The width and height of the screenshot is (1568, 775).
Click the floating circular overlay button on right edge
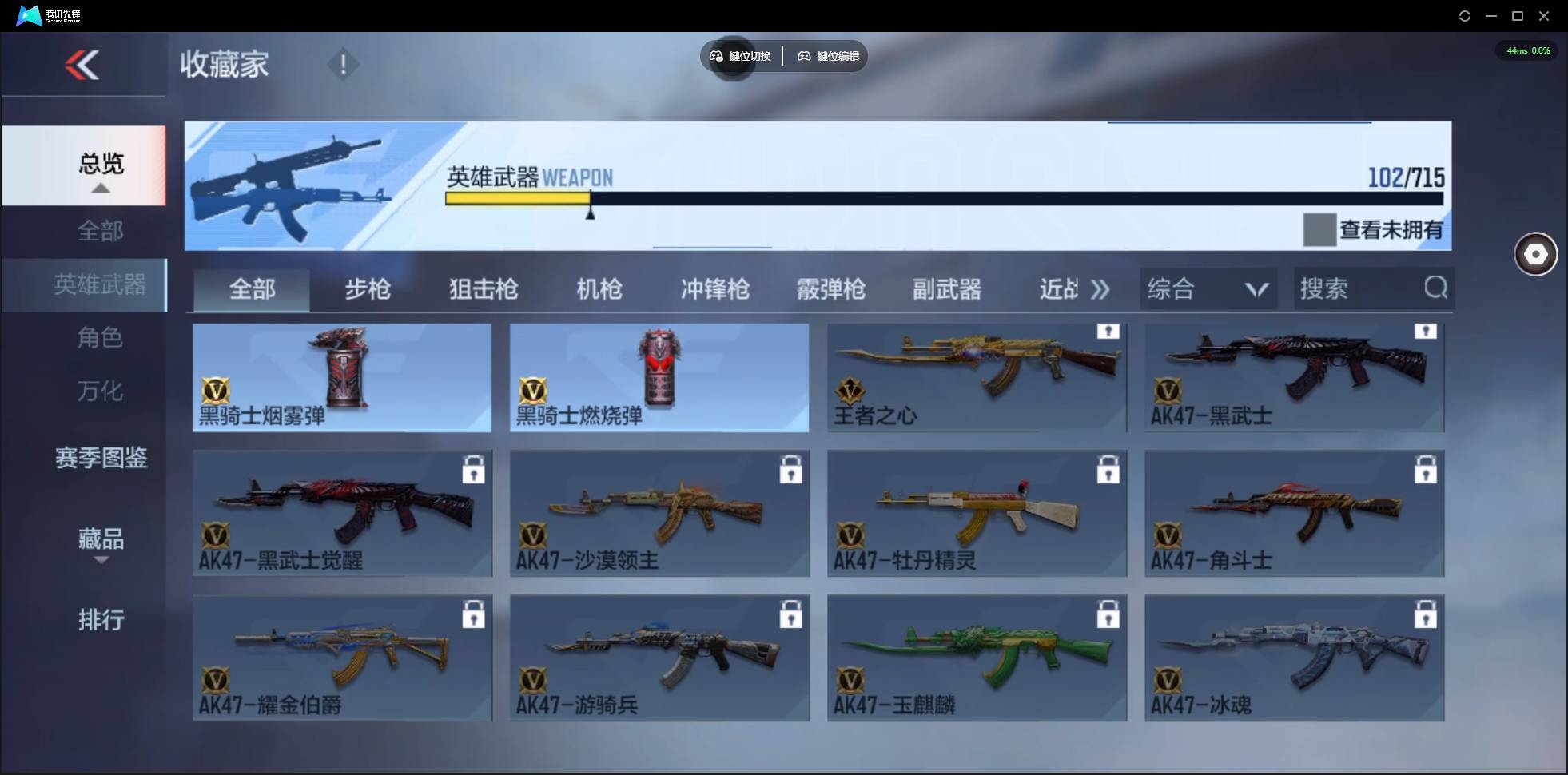point(1535,254)
